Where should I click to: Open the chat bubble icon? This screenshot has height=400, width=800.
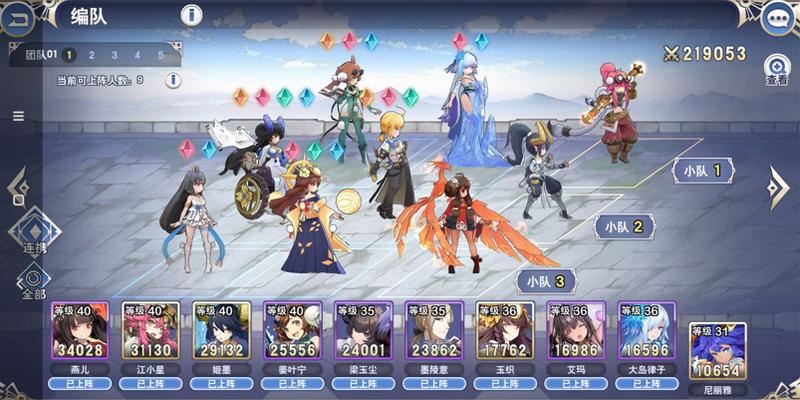click(776, 17)
